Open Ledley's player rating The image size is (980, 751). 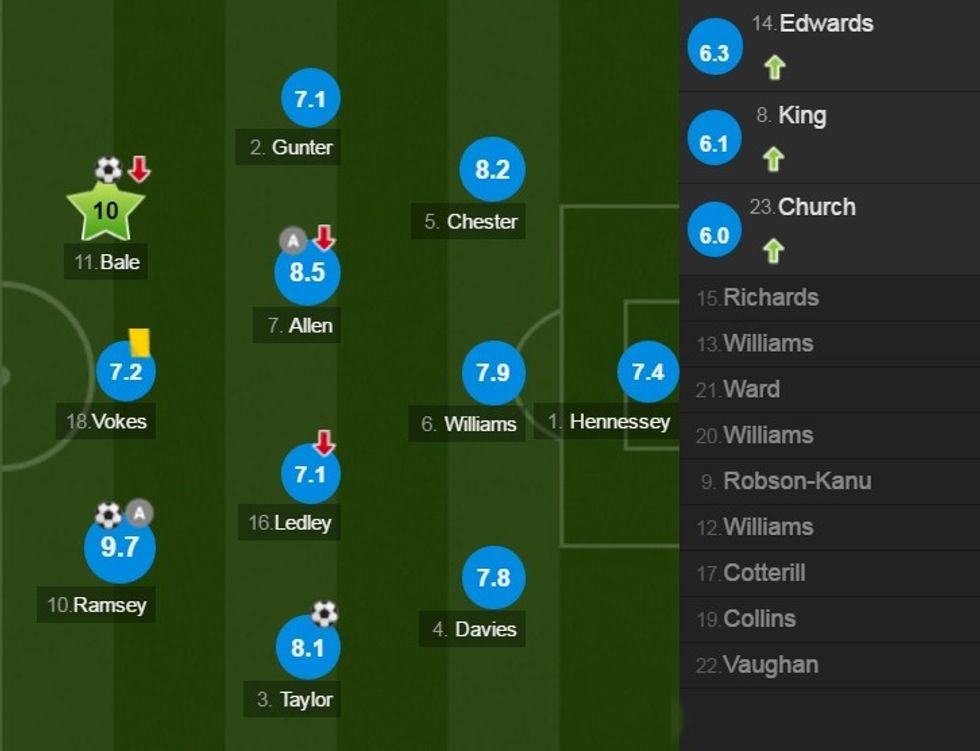point(310,473)
